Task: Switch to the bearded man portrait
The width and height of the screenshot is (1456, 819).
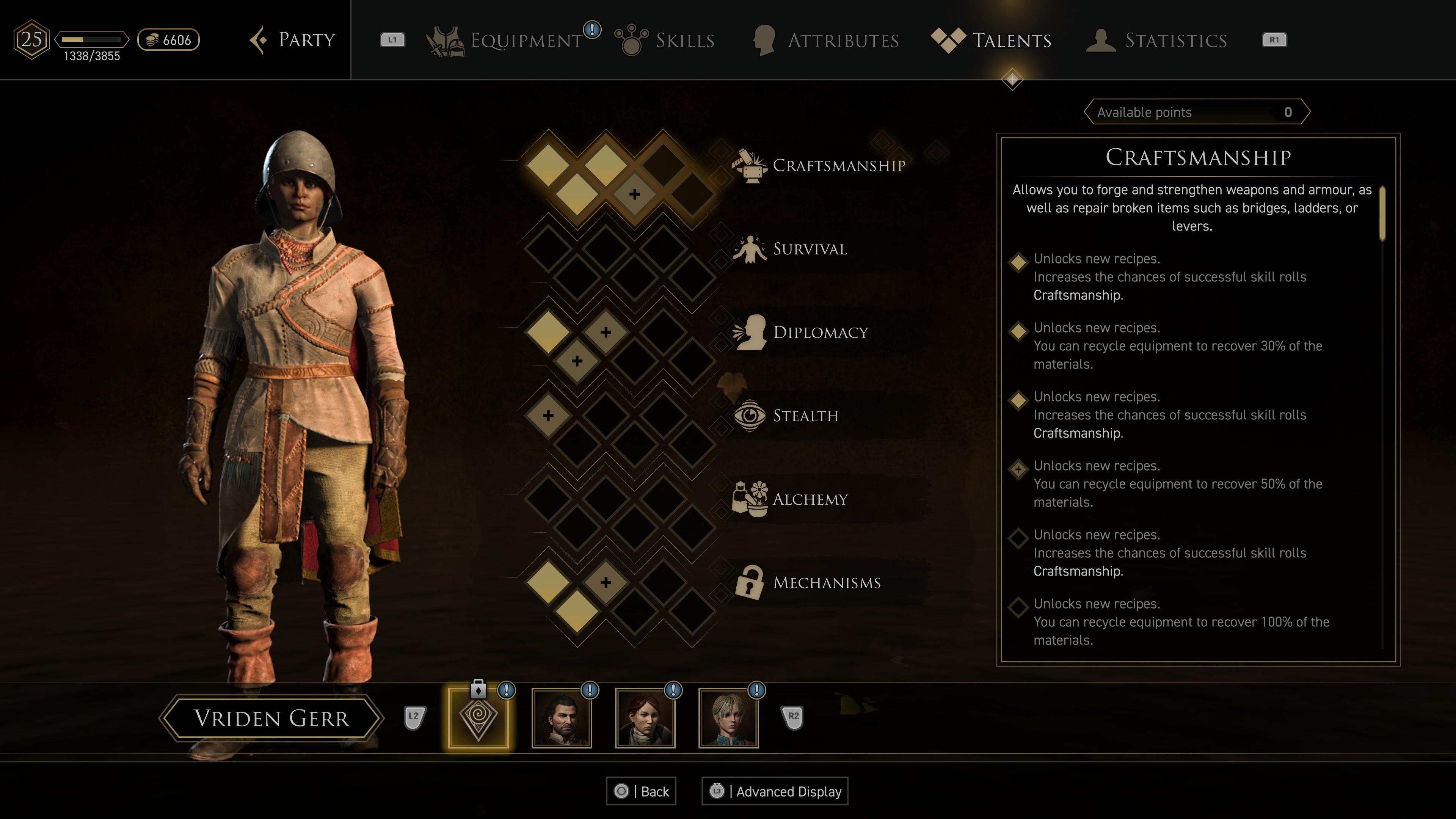Action: (x=562, y=718)
